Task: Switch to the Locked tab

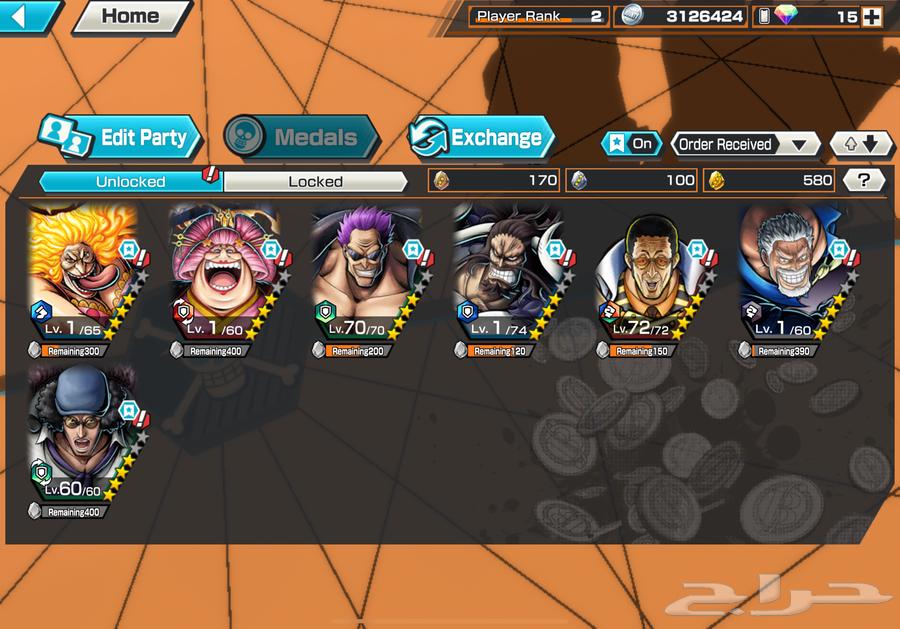Action: pyautogui.click(x=315, y=181)
